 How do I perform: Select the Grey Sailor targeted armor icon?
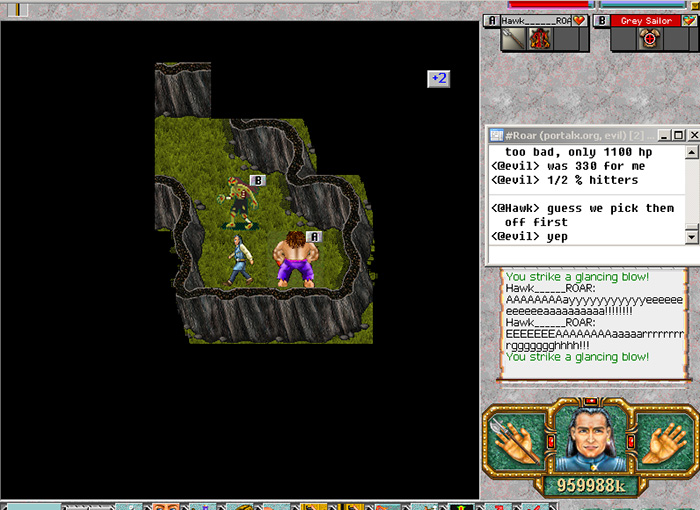(651, 40)
